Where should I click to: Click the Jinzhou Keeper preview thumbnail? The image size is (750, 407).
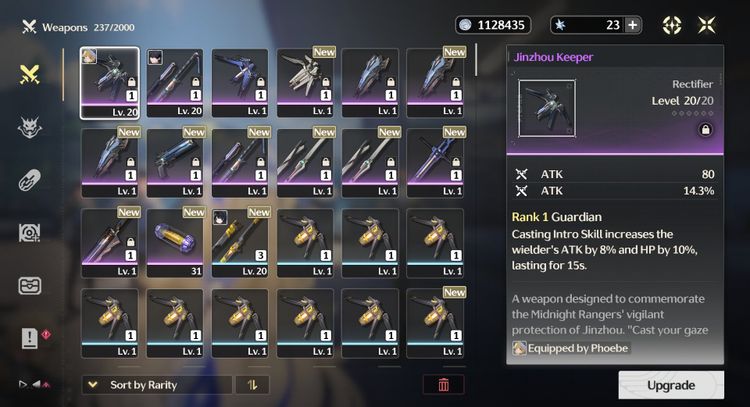coord(549,111)
